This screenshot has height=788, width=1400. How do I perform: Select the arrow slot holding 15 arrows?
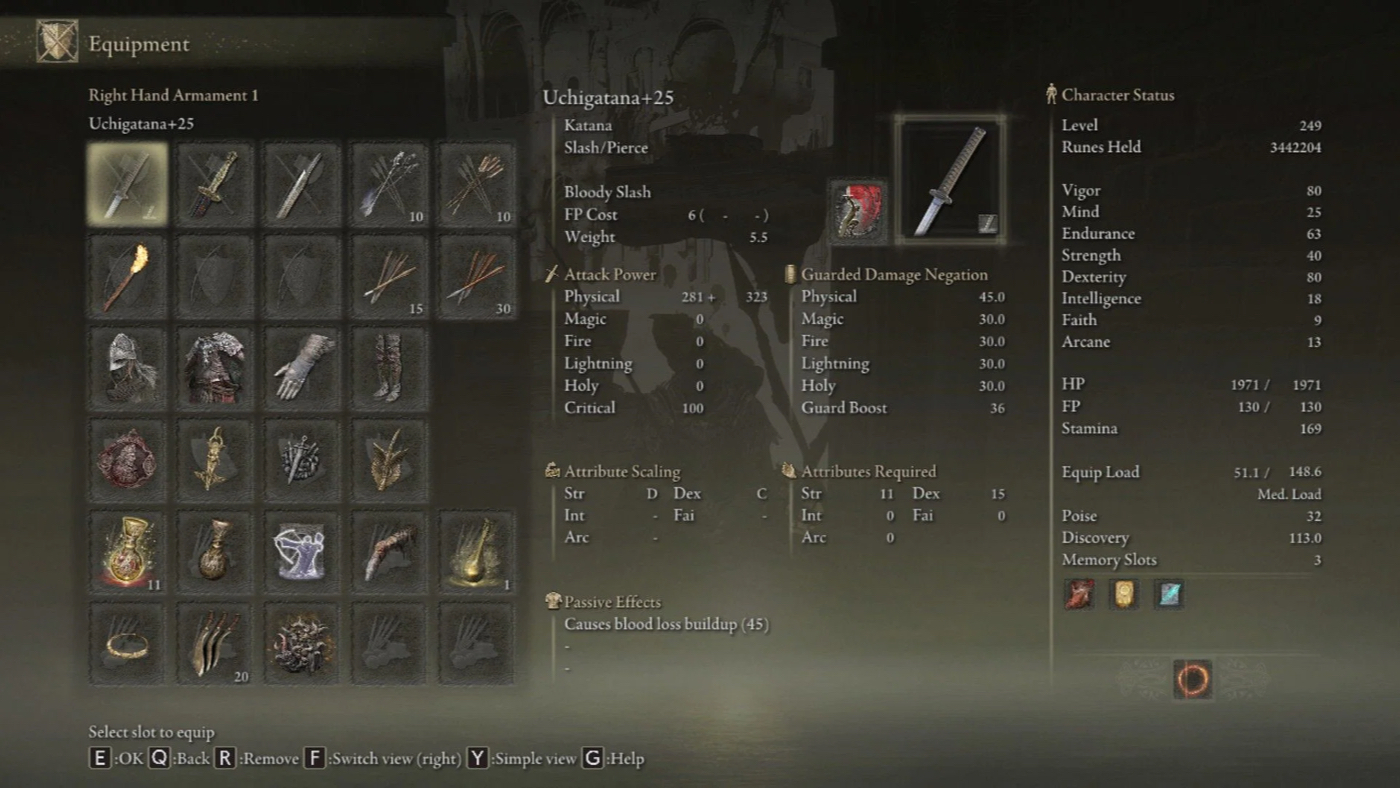coord(389,276)
